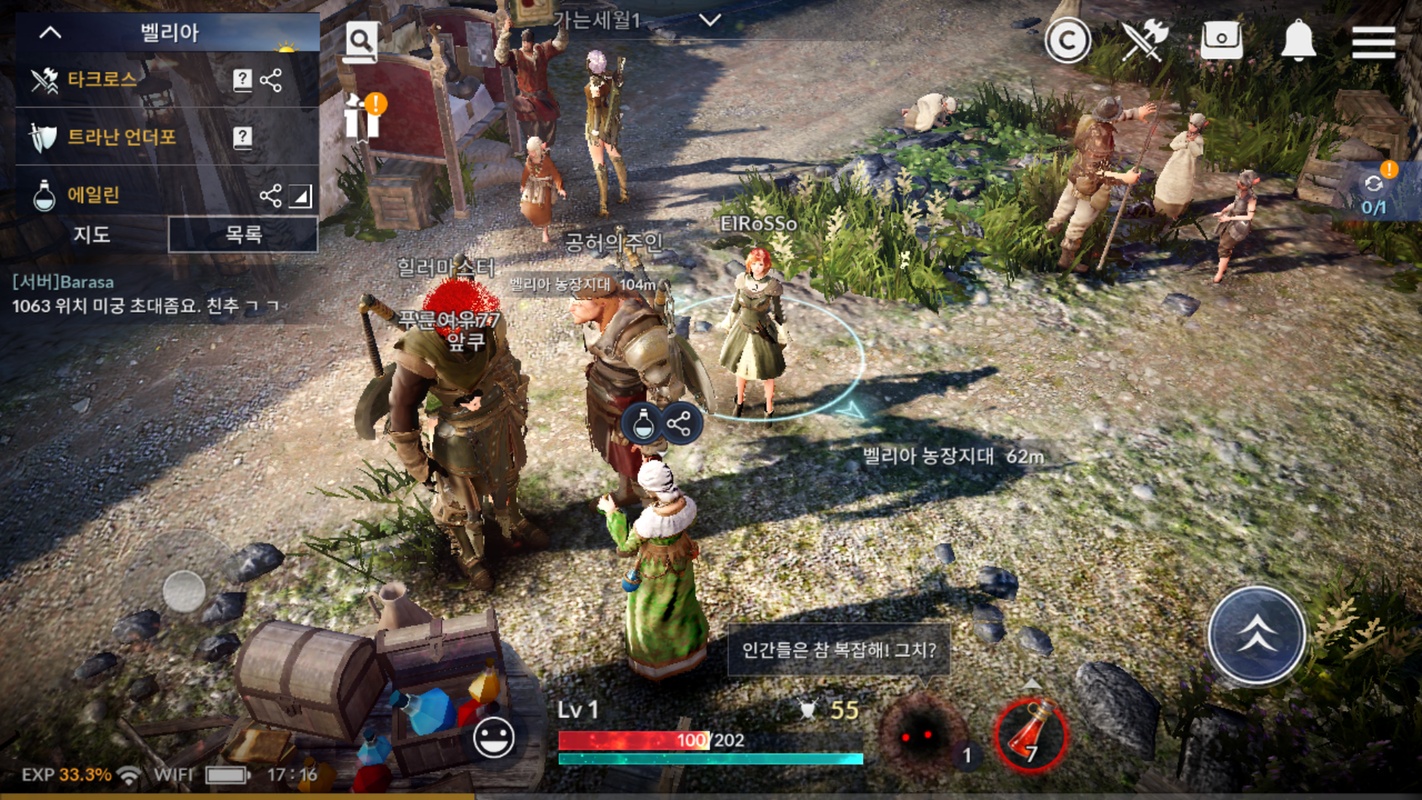Switch to the 목록 tab
Screen dimensions: 1422x800
pyautogui.click(x=243, y=235)
